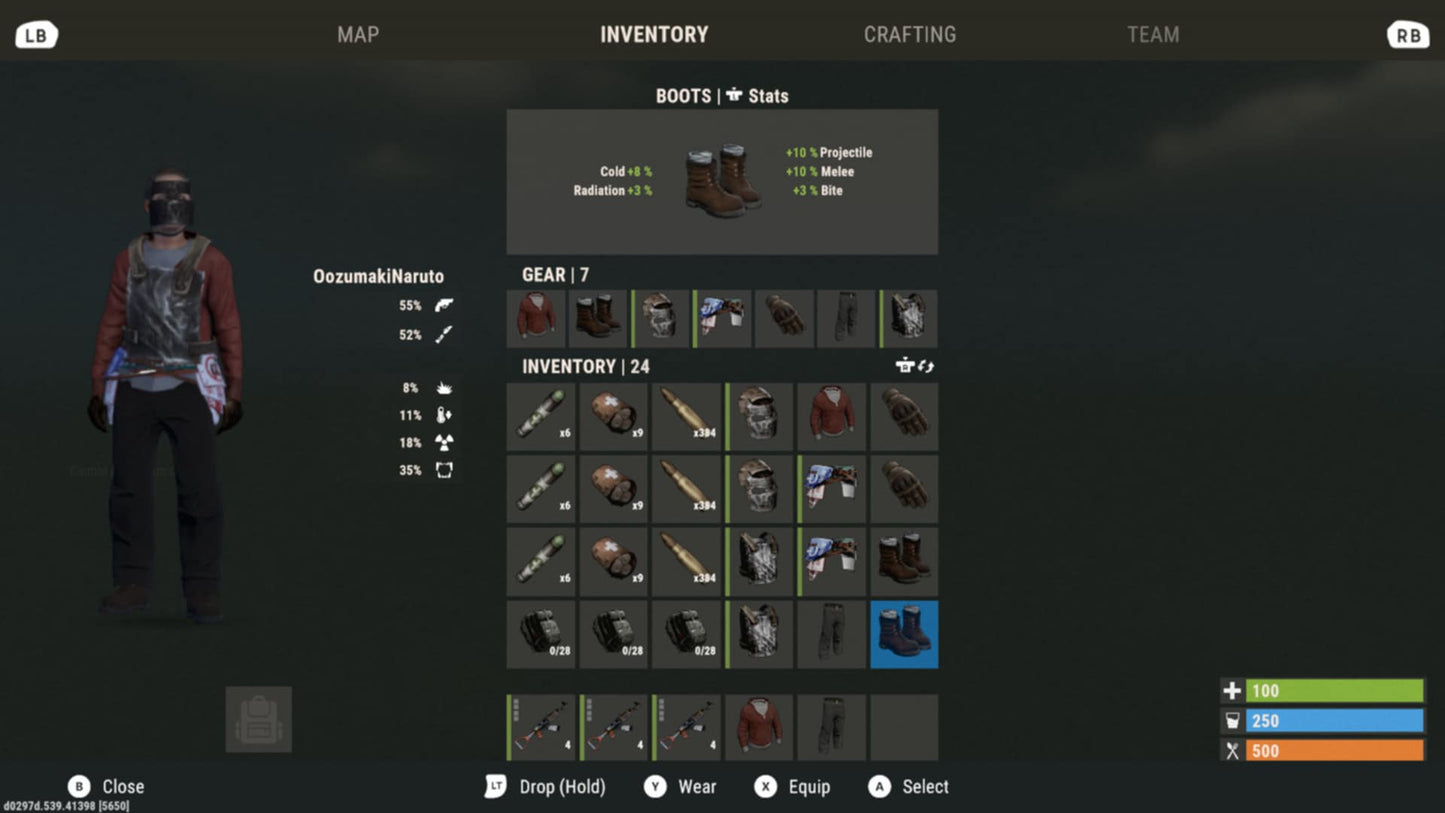The height and width of the screenshot is (813, 1445).
Task: Pick the red hoodie in the hotbar
Action: pos(759,727)
